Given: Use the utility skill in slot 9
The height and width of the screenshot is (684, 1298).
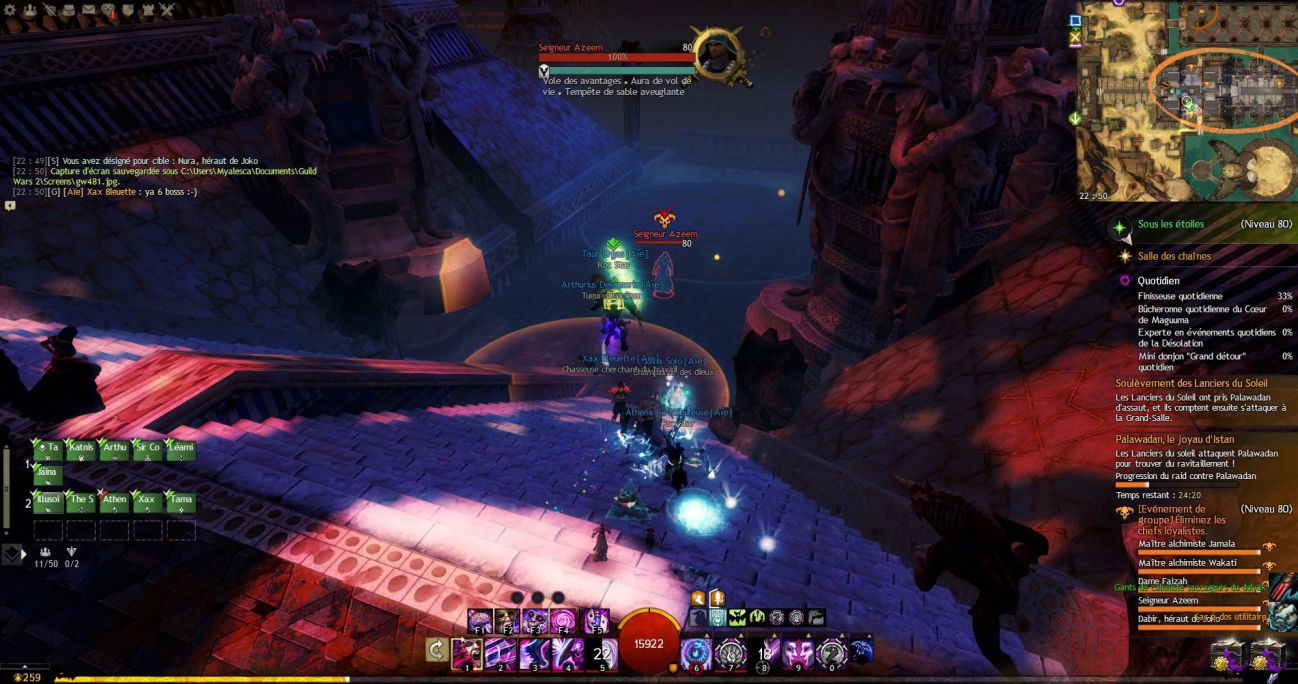Looking at the screenshot, I should point(797,654).
